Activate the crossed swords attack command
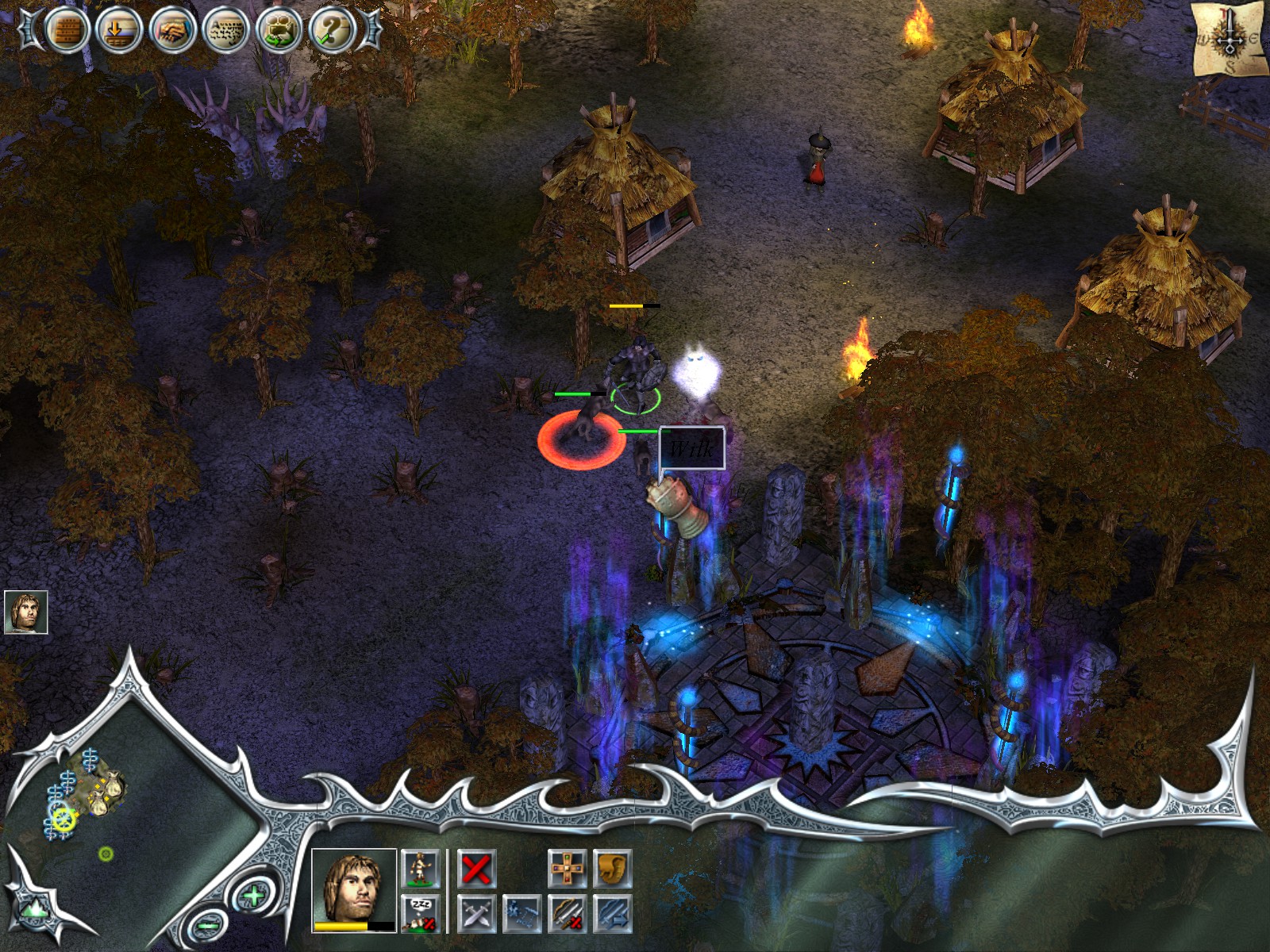This screenshot has width=1270, height=952. [477, 913]
